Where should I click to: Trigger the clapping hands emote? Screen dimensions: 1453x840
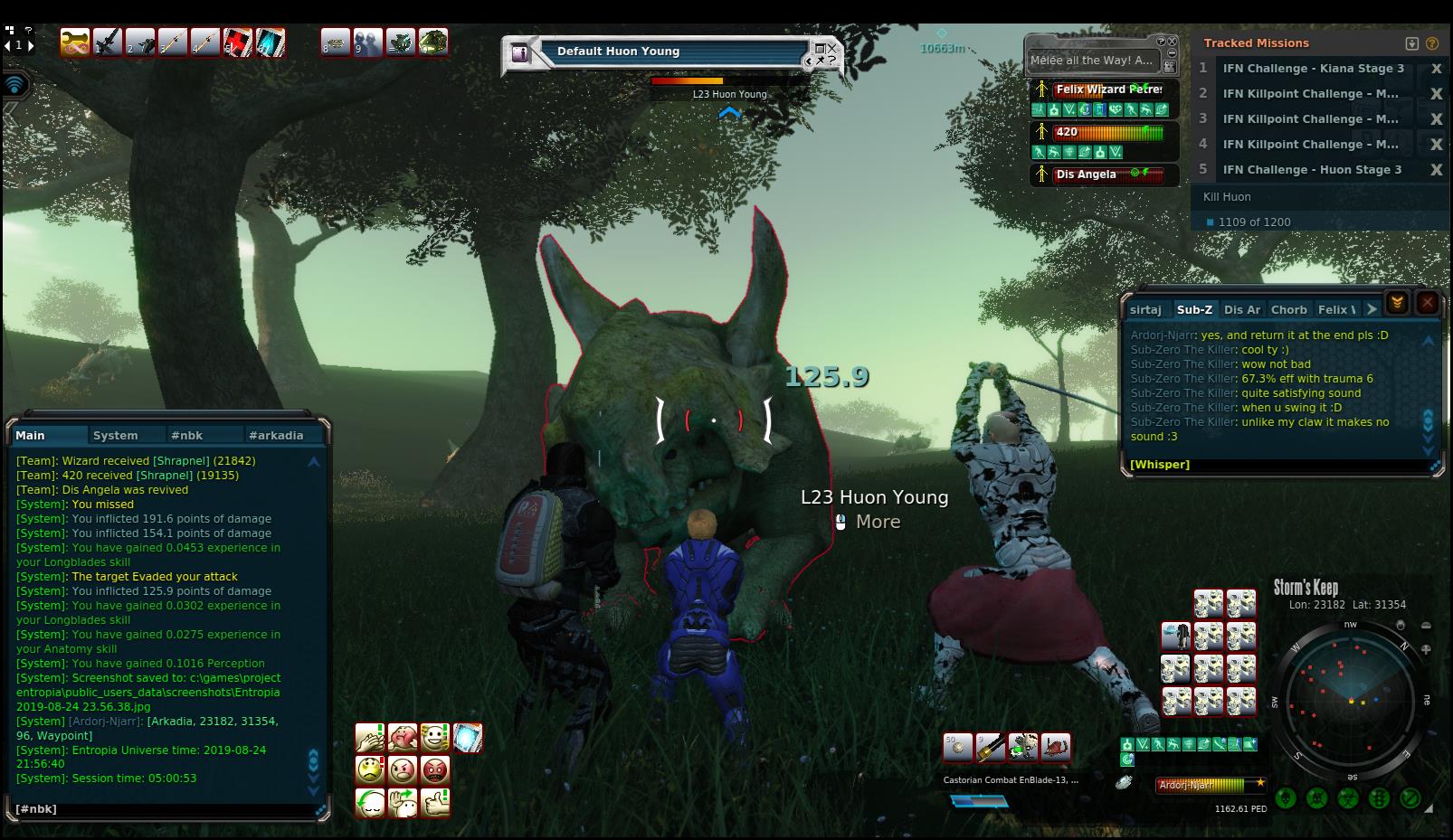click(x=370, y=738)
